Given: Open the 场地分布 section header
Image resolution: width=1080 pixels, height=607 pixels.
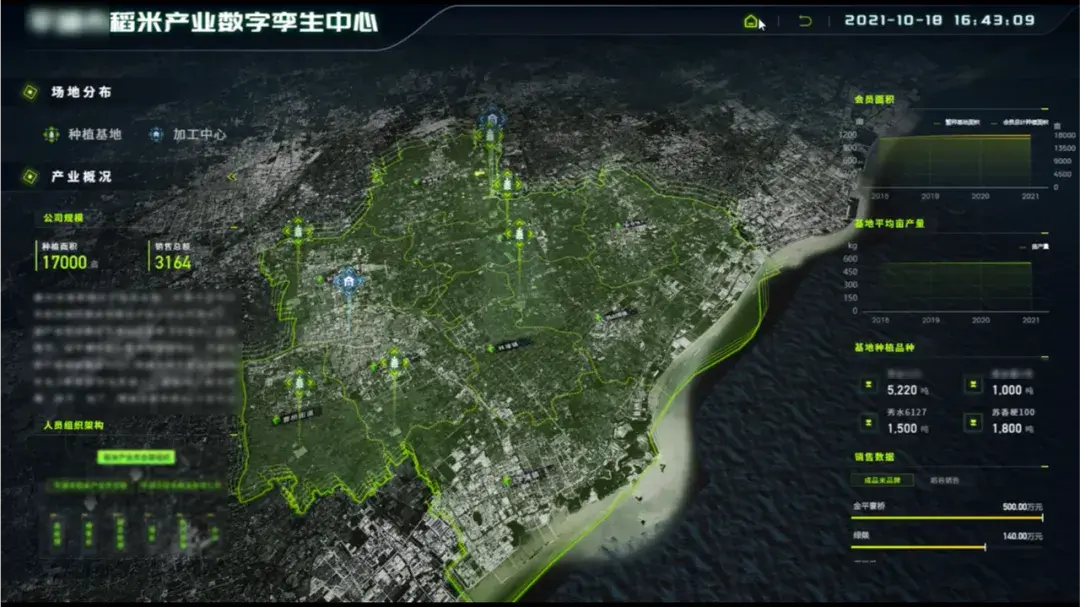Looking at the screenshot, I should pos(81,93).
